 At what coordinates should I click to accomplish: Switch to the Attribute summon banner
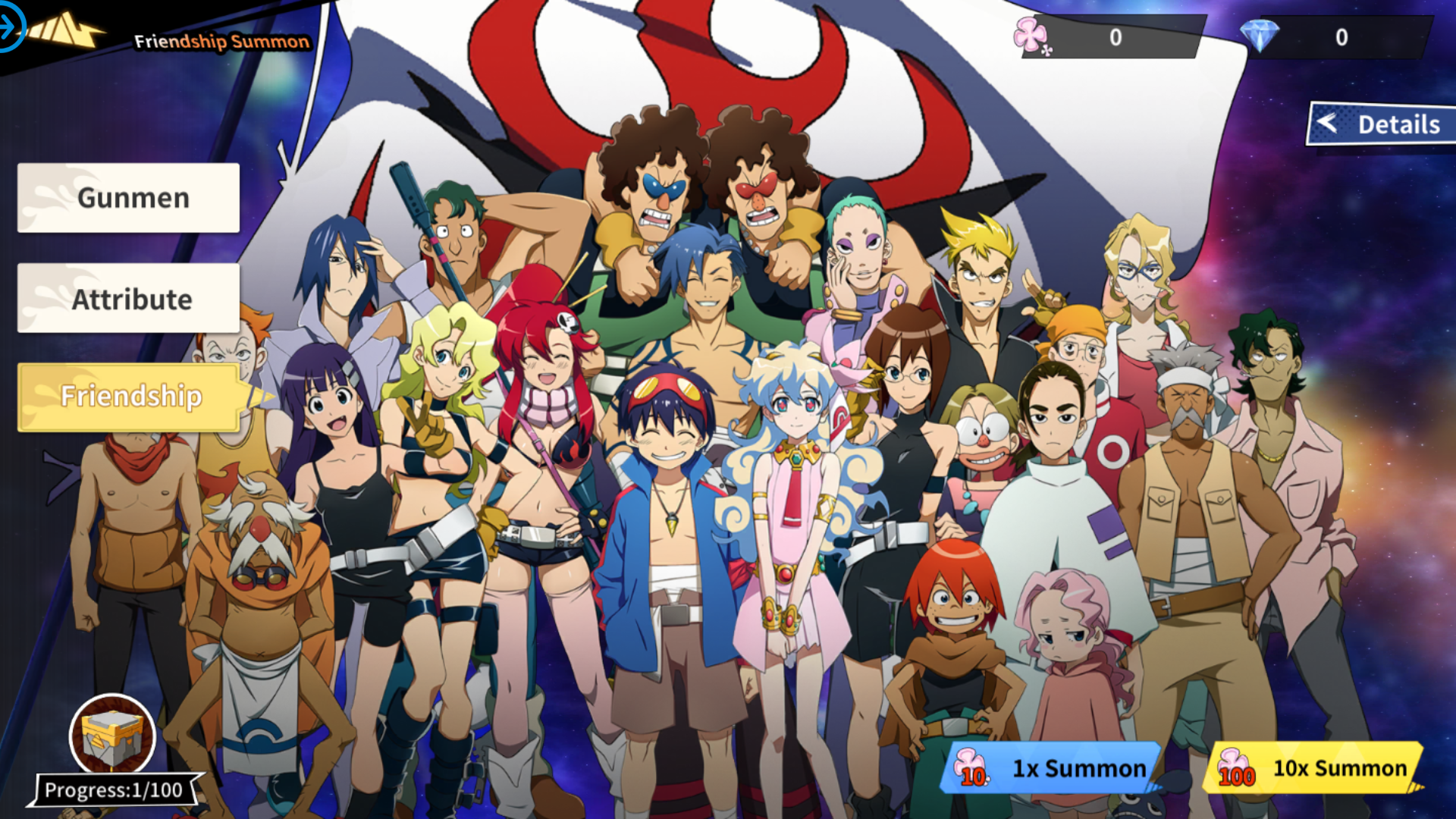pos(127,298)
